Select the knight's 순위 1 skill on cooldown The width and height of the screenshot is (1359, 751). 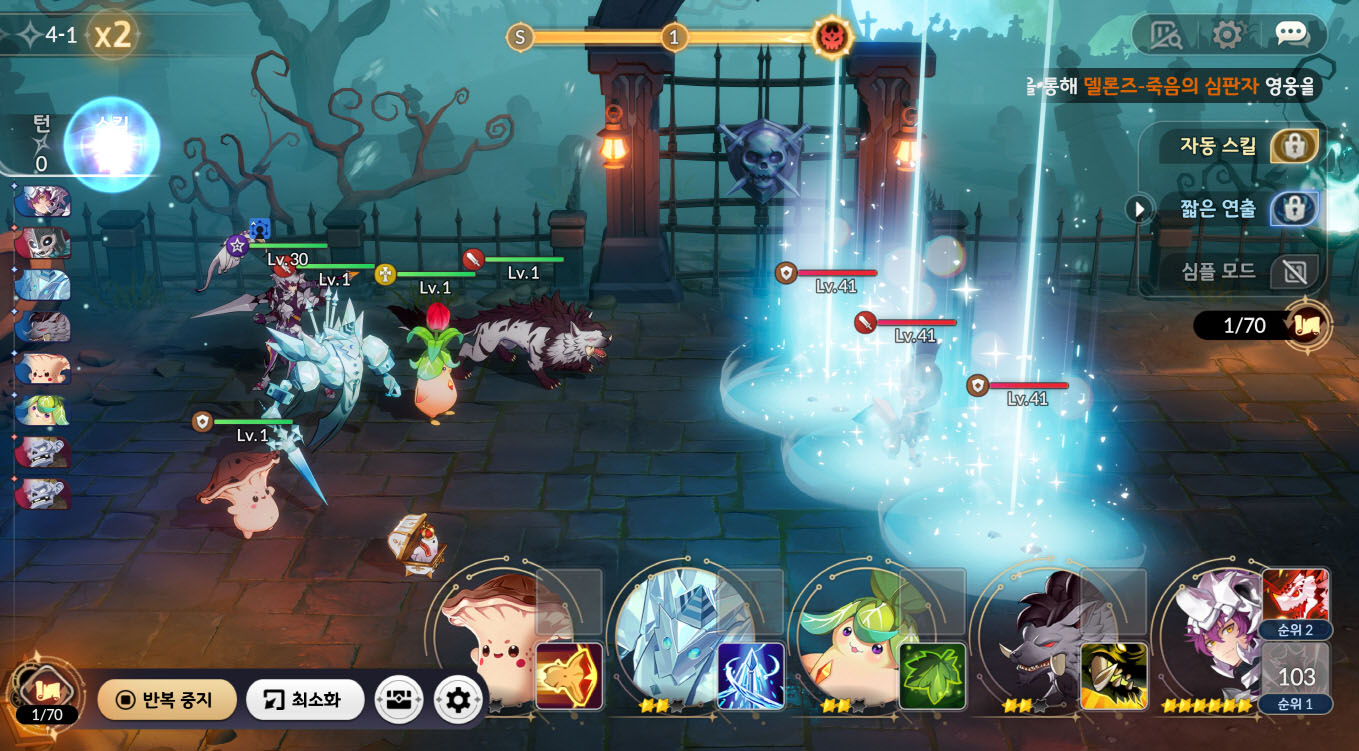pyautogui.click(x=1296, y=677)
